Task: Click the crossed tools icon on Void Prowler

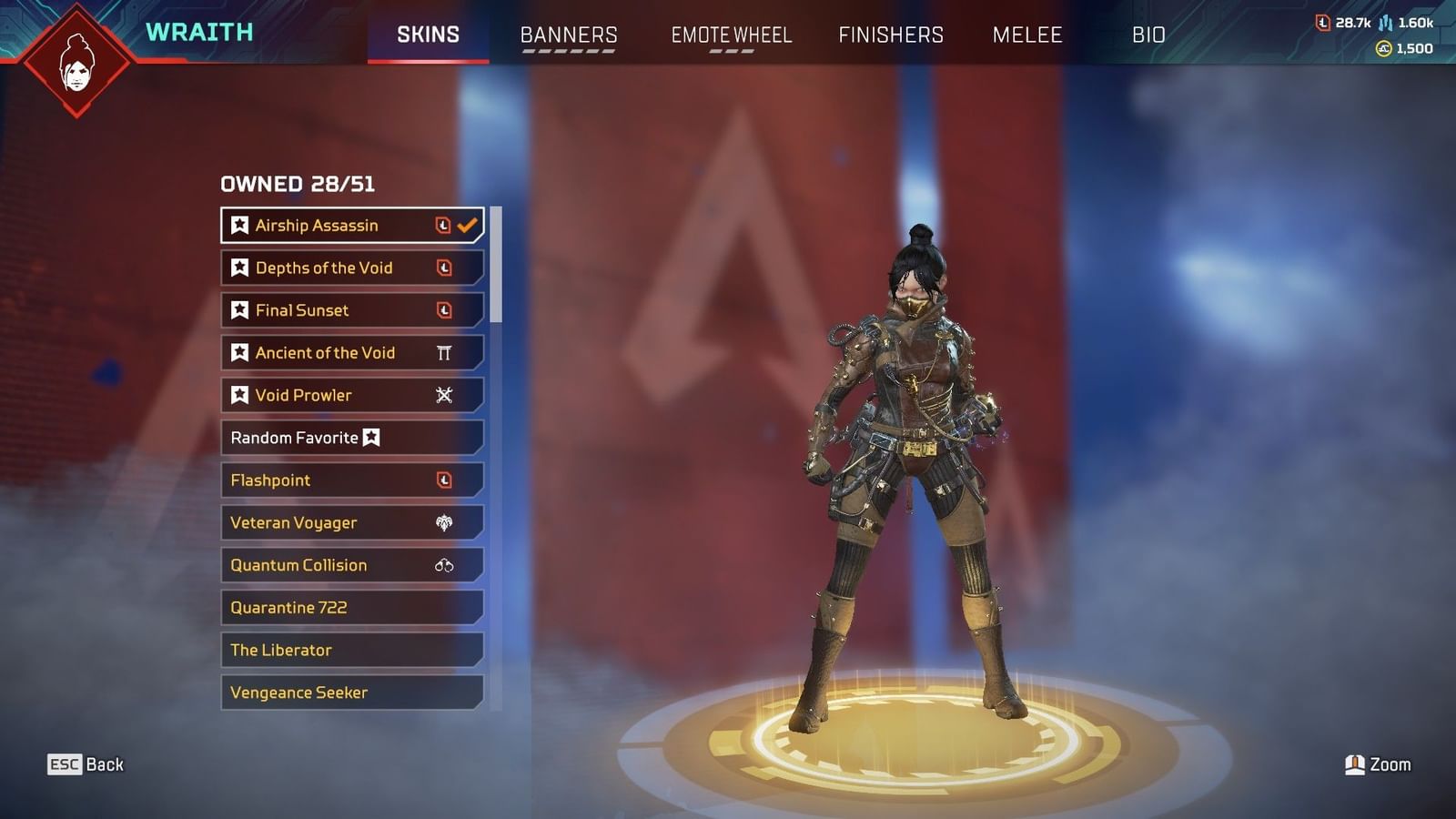Action: coord(443,394)
